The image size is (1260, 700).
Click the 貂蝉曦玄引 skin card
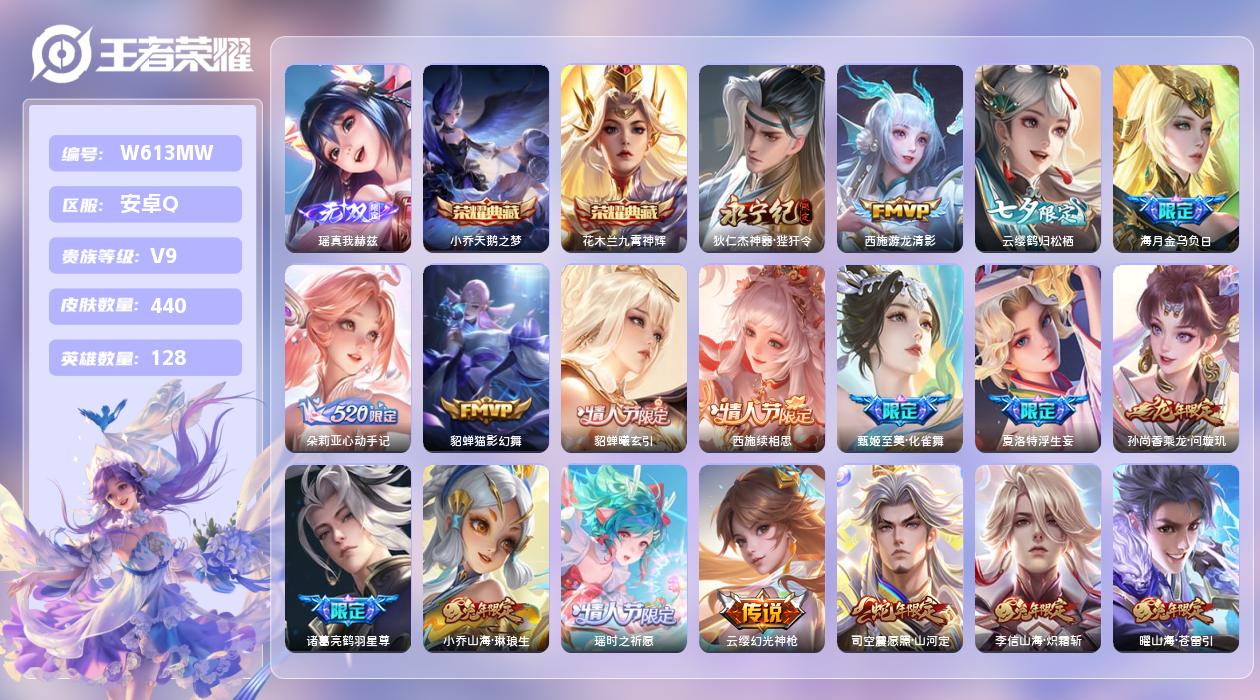click(x=624, y=358)
